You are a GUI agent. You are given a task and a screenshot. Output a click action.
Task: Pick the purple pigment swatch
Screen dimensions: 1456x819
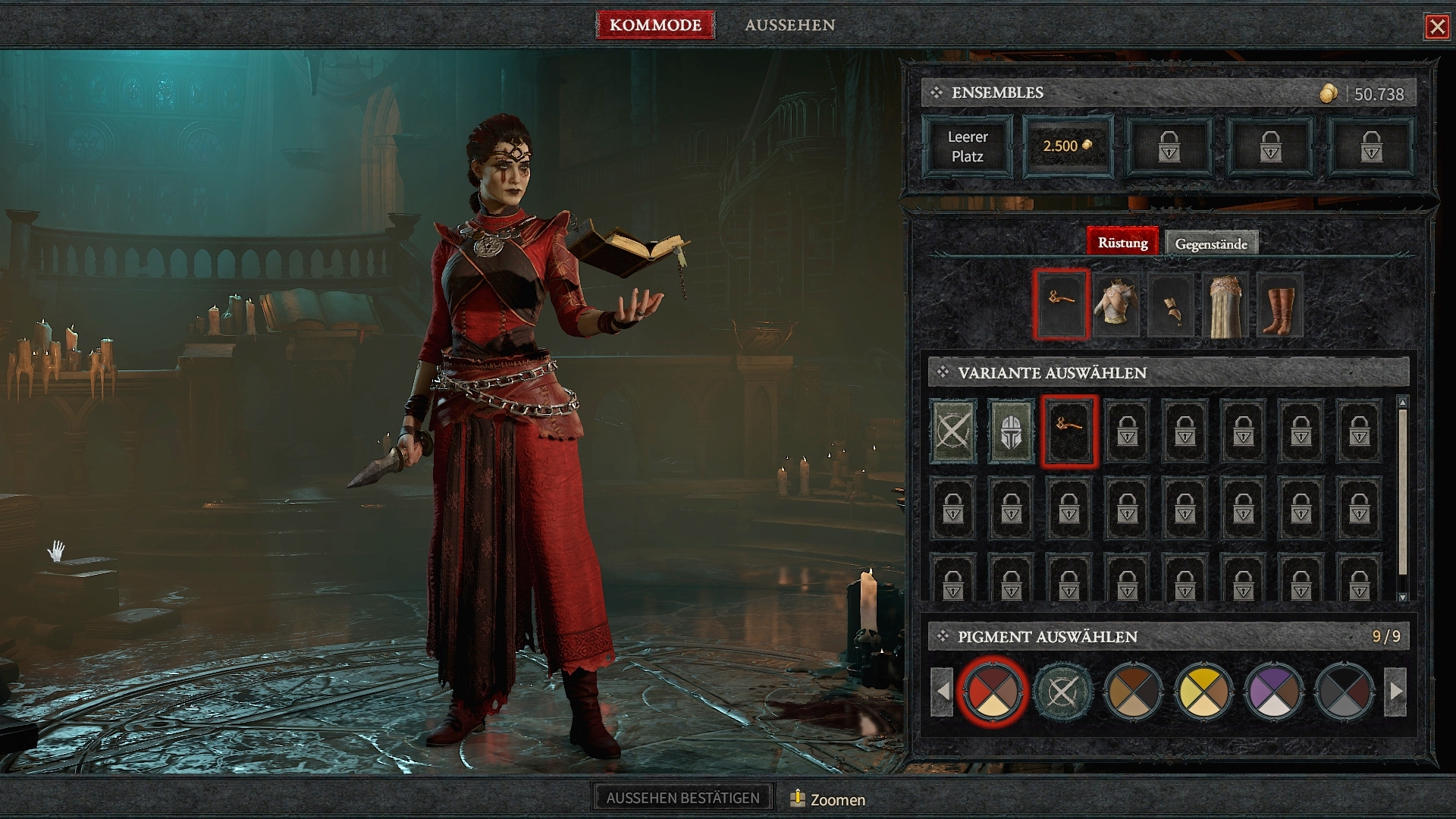(1274, 692)
